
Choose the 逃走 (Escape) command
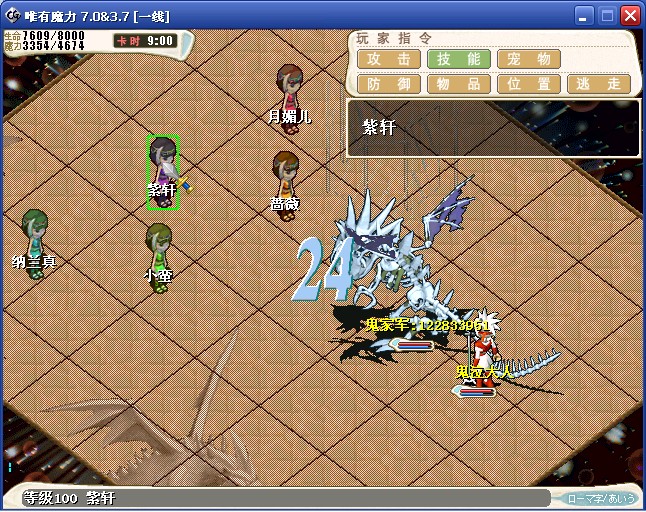pyautogui.click(x=598, y=84)
